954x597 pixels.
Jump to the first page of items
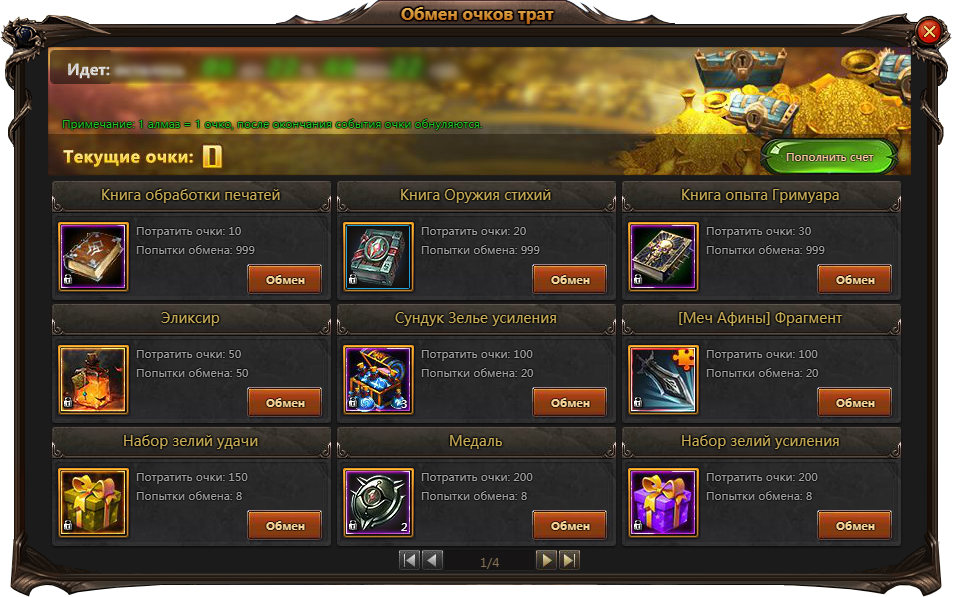click(x=409, y=560)
